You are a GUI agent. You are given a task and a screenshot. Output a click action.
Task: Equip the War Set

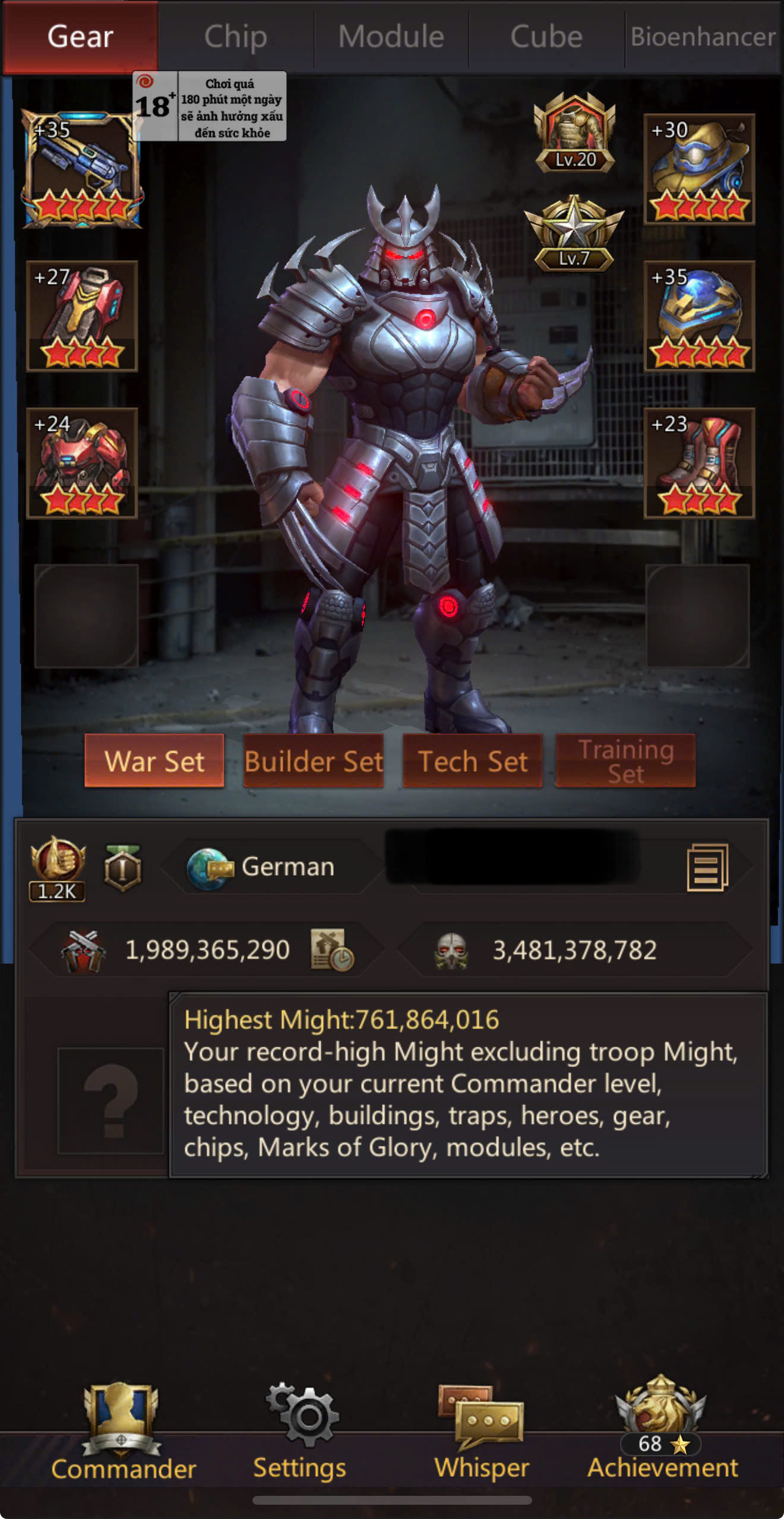154,761
